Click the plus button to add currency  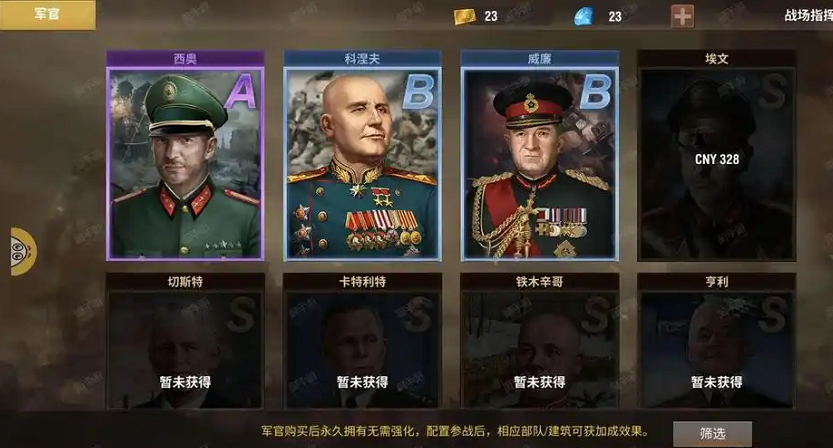683,16
